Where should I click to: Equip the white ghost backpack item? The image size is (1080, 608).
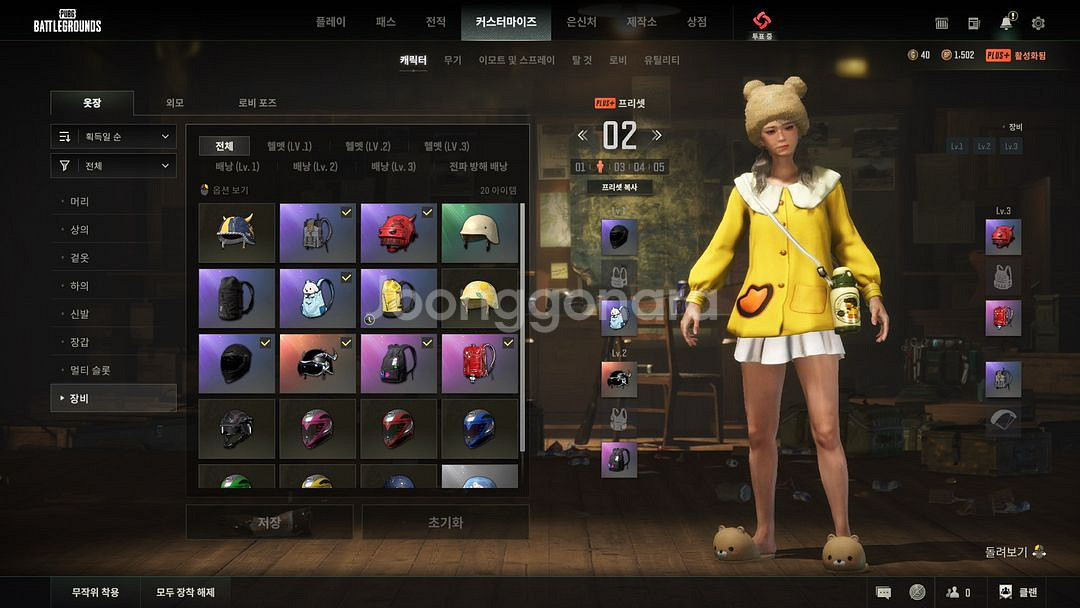pyautogui.click(x=318, y=298)
